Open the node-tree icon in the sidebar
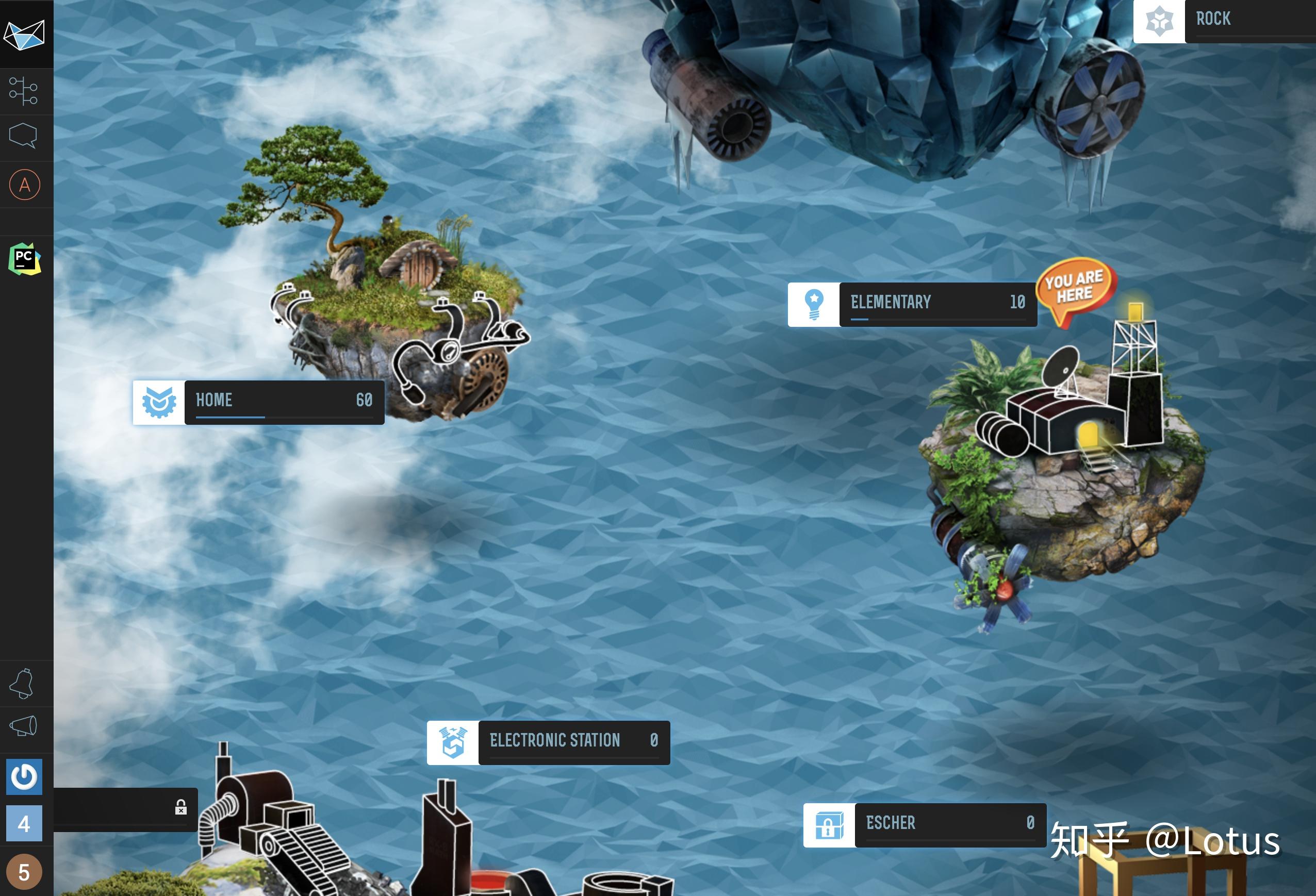Screen dimensions: 1316x896 pyautogui.click(x=24, y=91)
